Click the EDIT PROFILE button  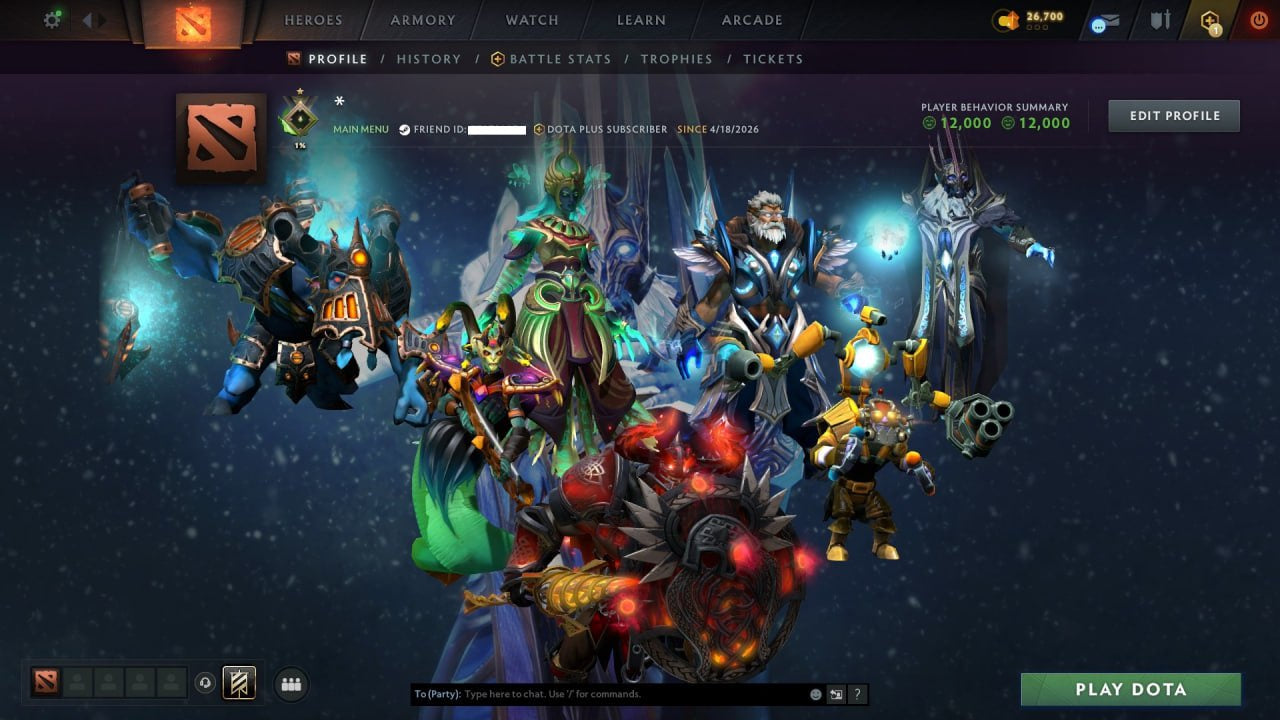1173,115
